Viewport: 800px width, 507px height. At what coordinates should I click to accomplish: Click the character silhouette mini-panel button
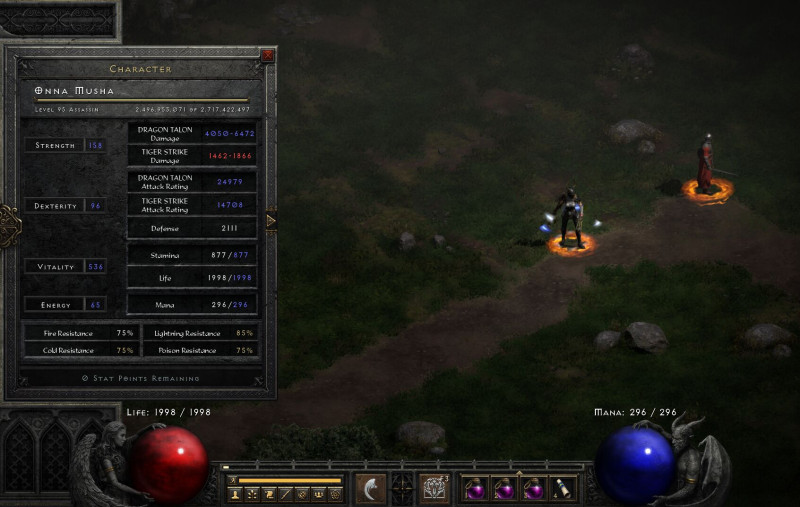(236, 494)
